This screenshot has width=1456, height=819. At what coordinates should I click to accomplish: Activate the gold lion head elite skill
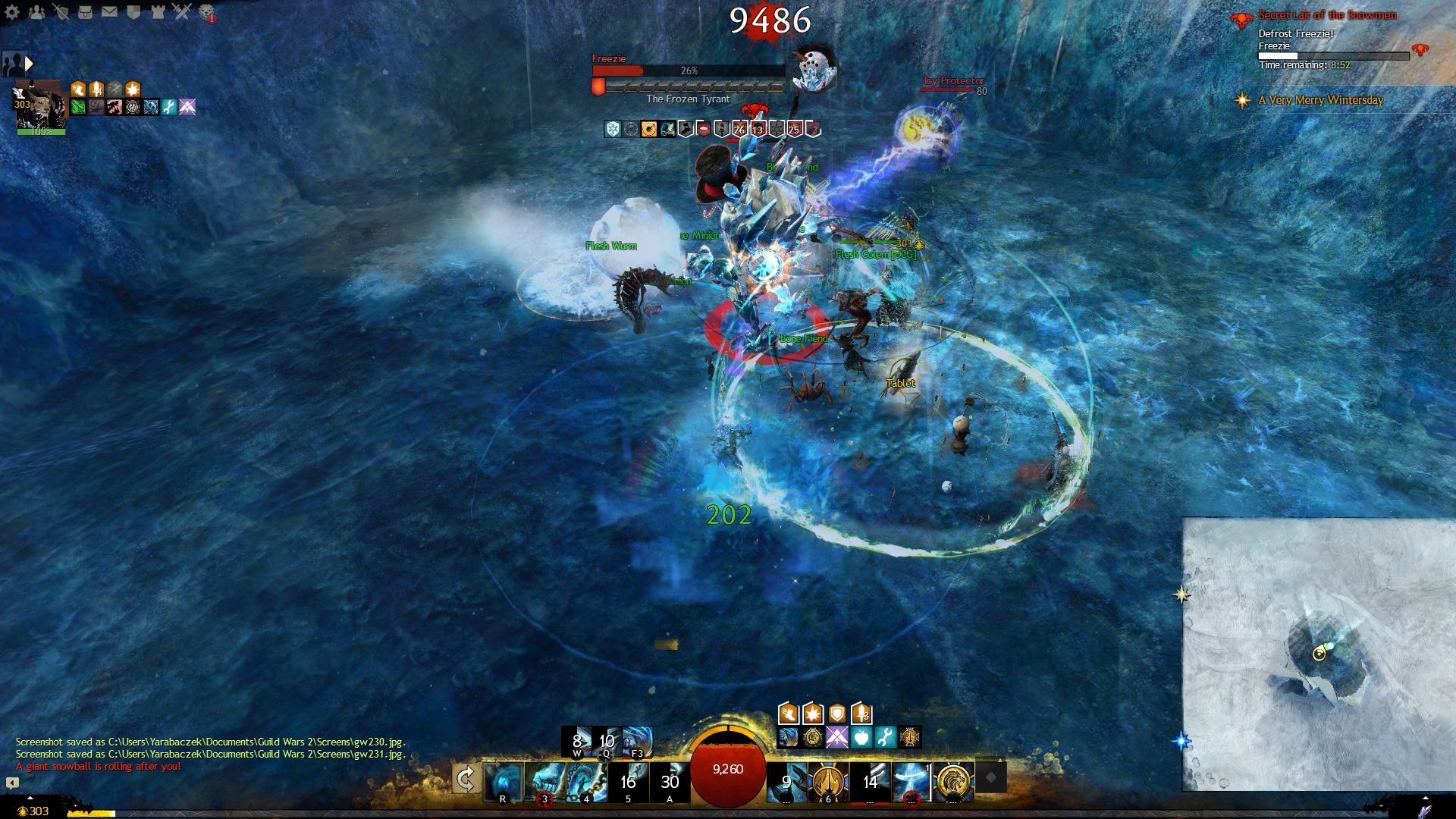(x=953, y=782)
